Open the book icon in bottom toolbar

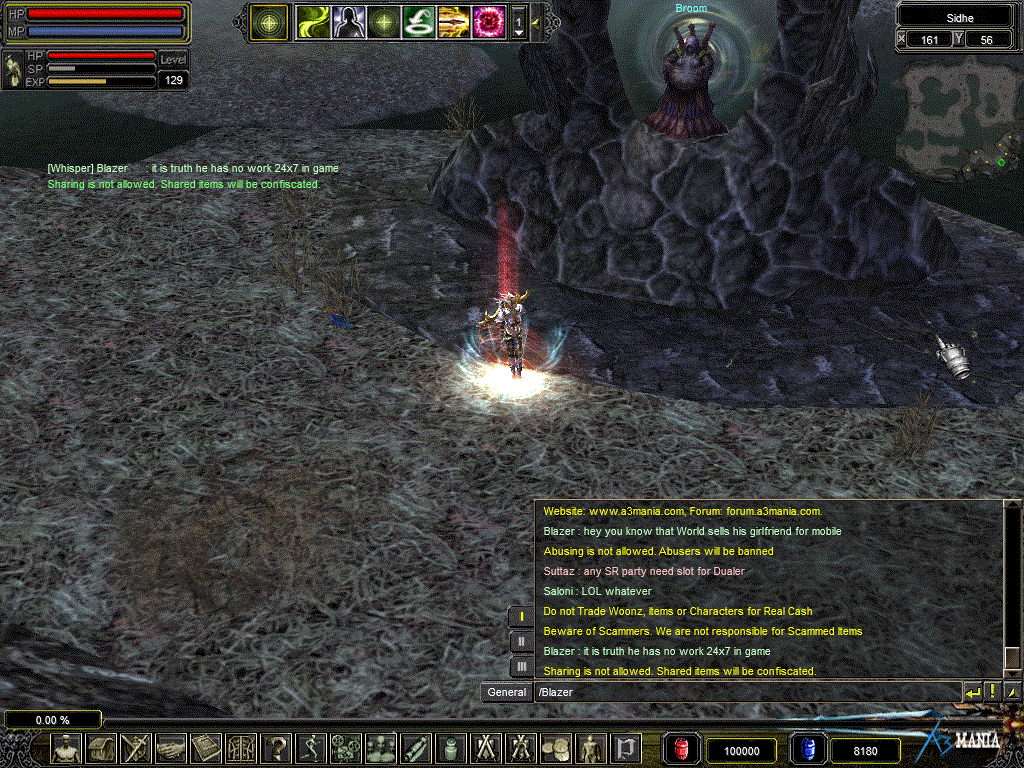[x=206, y=748]
